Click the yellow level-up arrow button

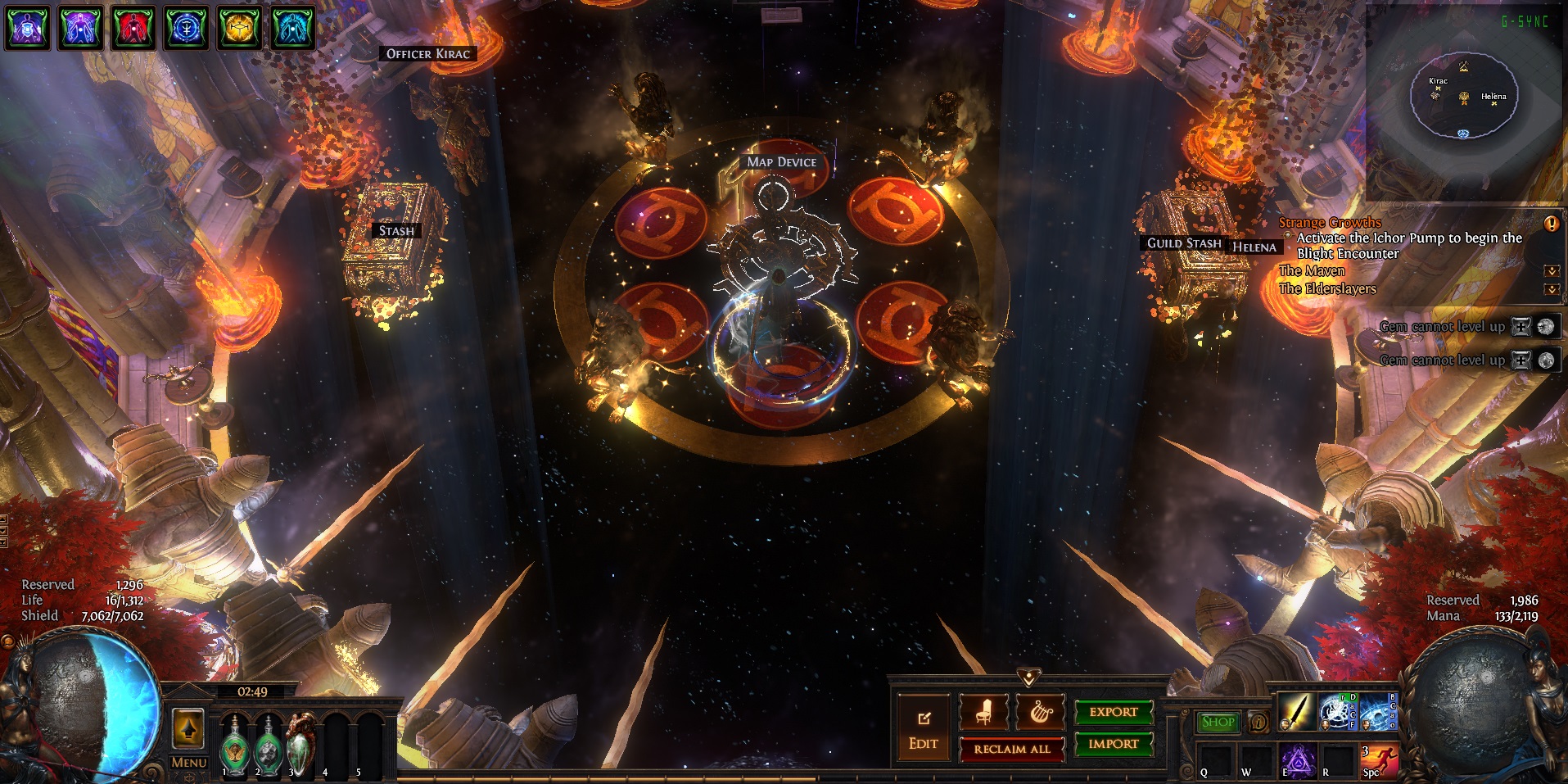[x=188, y=727]
